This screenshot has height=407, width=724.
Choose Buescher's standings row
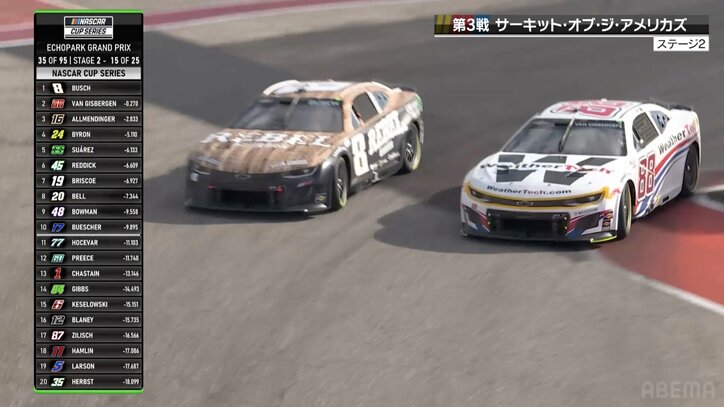coord(88,227)
